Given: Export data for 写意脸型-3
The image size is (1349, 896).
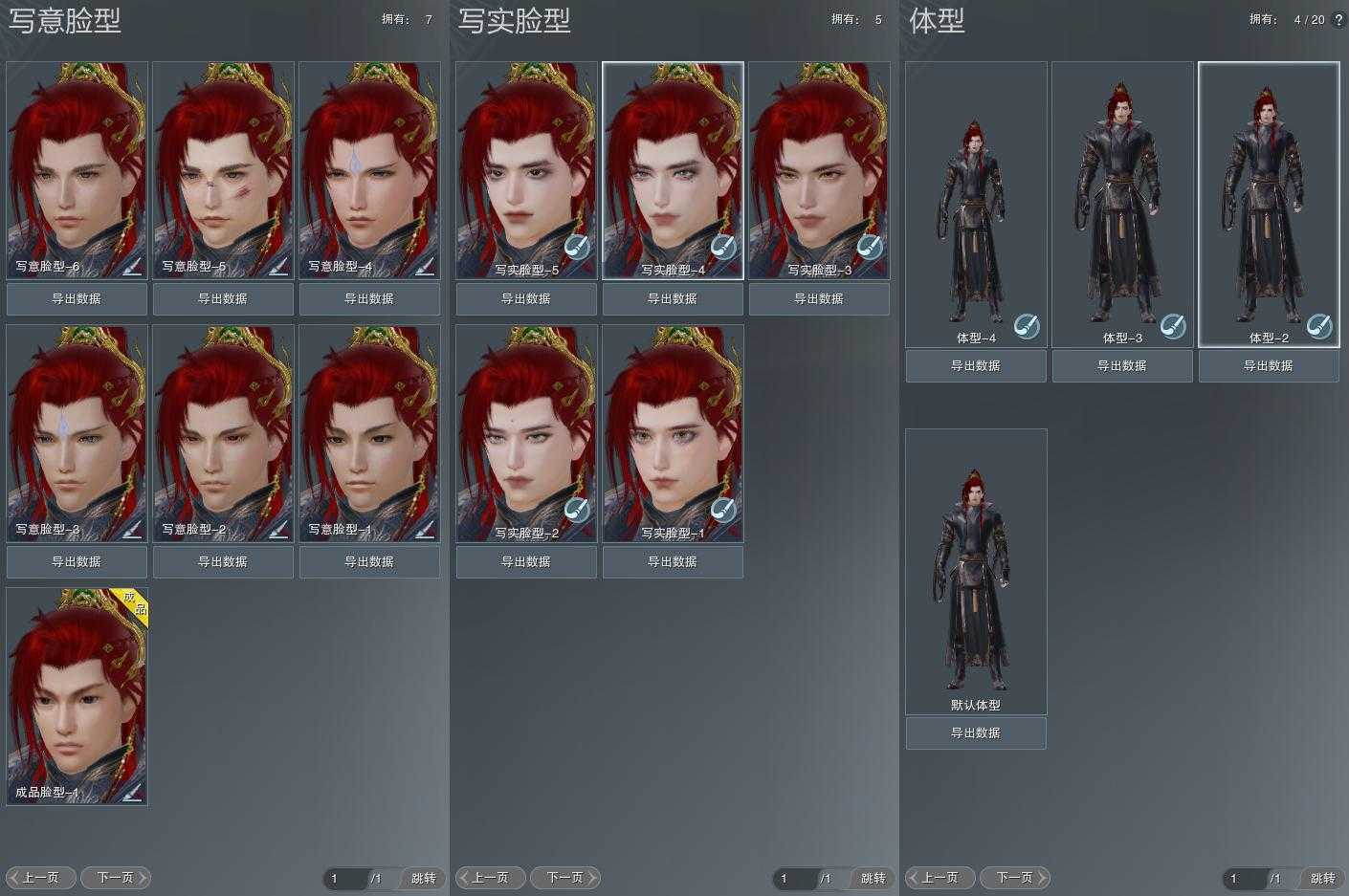Looking at the screenshot, I should click(x=77, y=561).
